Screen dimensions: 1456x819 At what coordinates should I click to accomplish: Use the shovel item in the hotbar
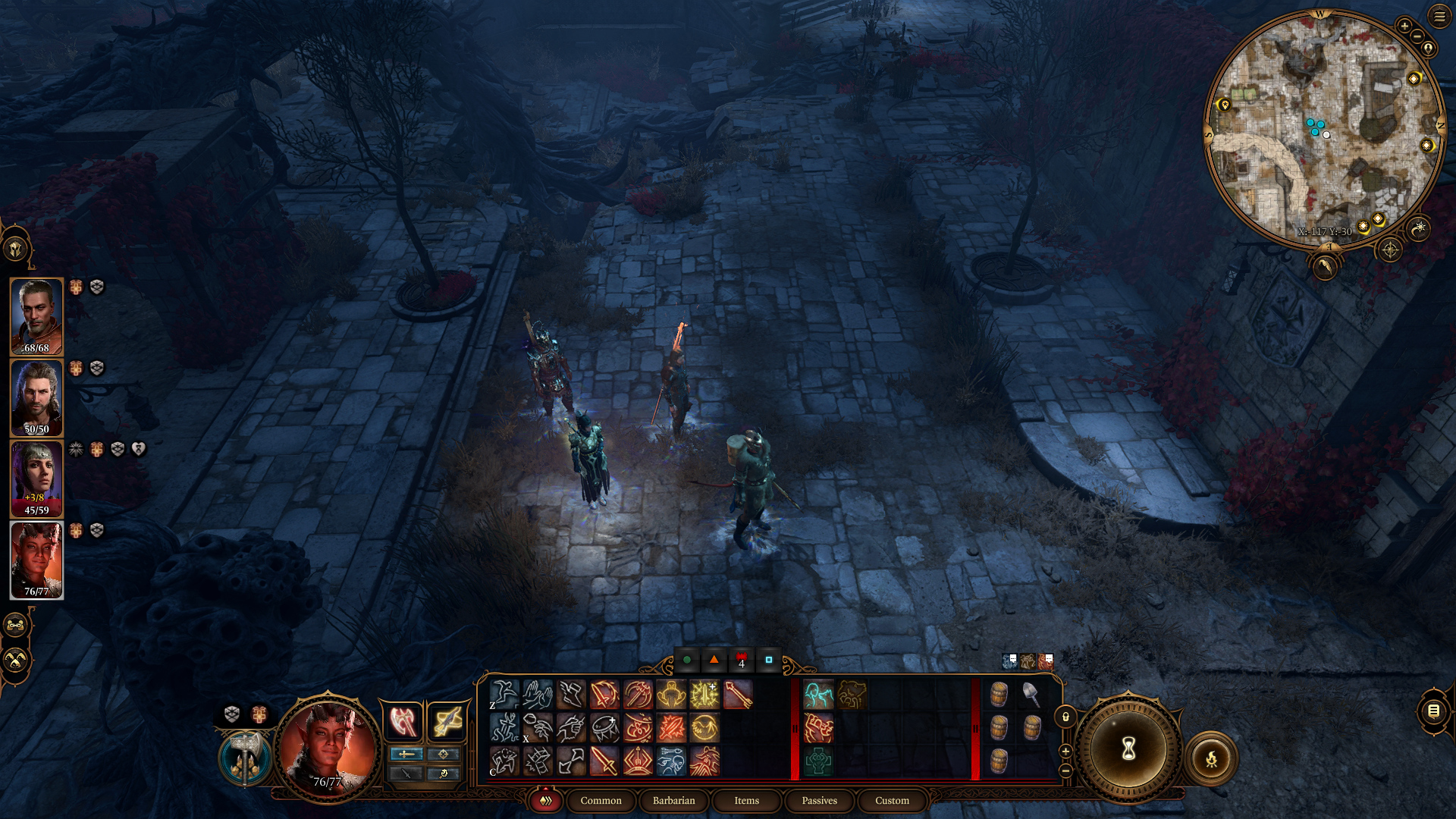tap(1031, 694)
